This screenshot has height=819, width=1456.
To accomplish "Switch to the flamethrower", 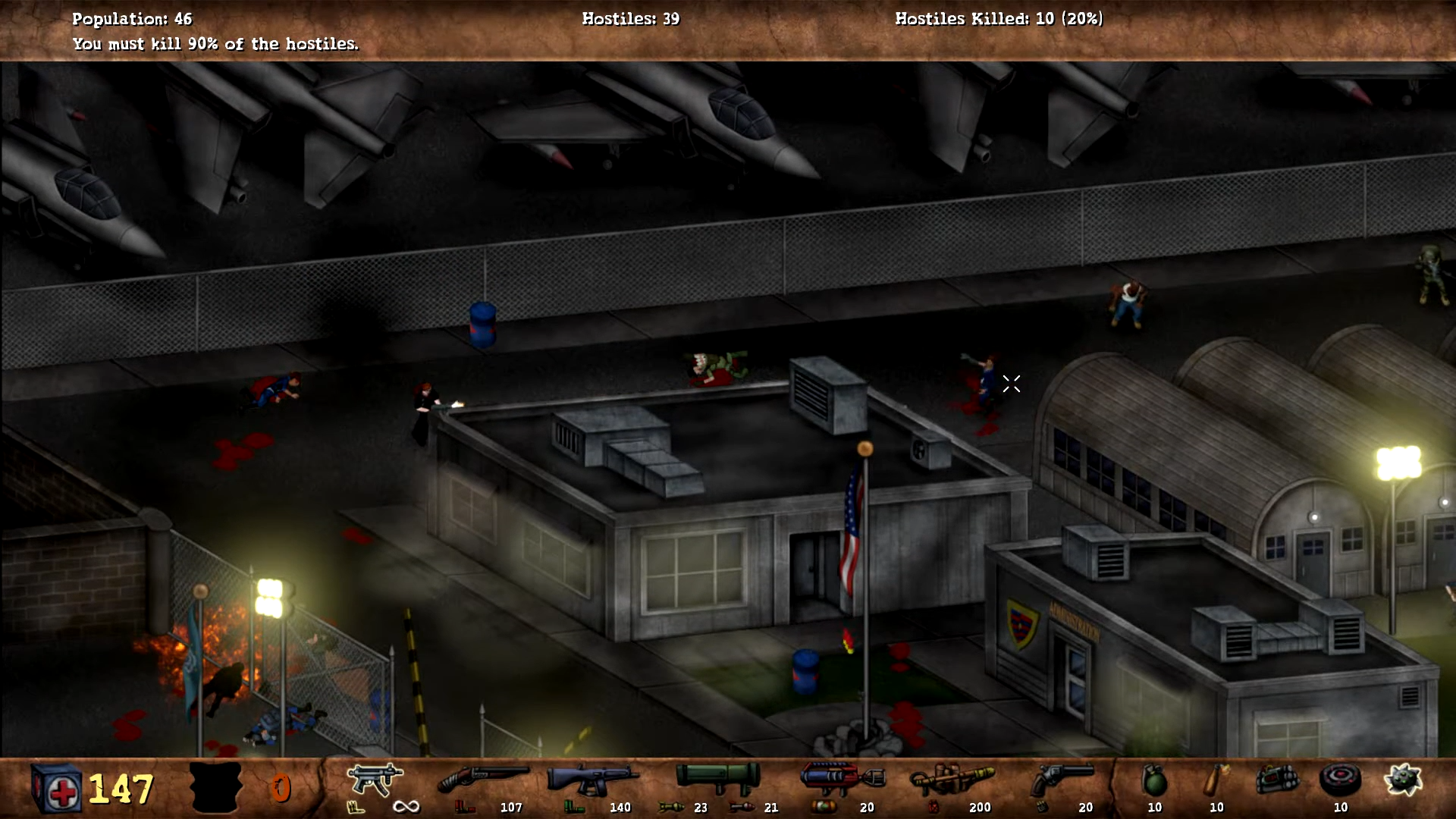I will [952, 780].
